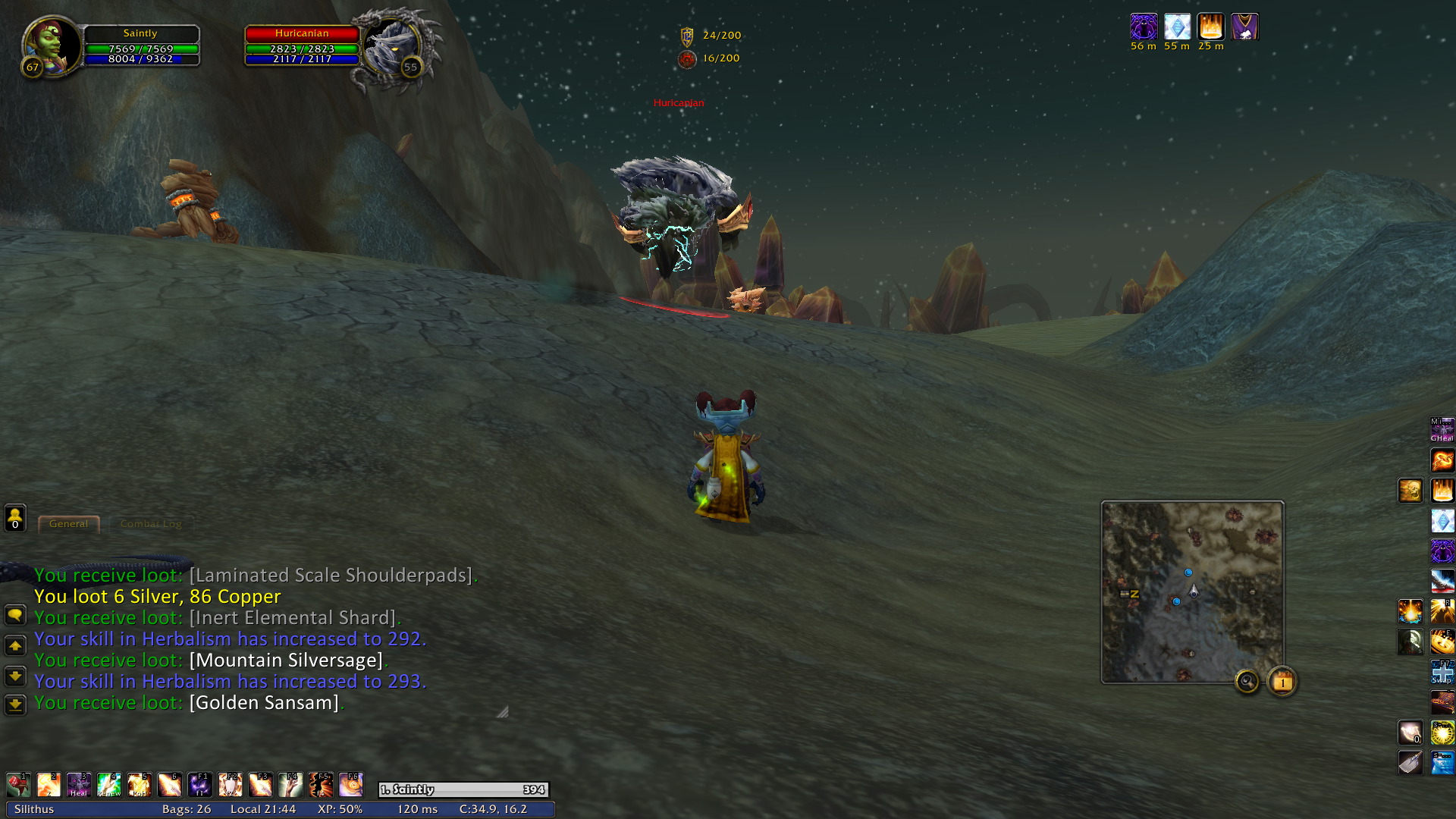
Task: Open the chat speech bubble menu
Action: [x=15, y=615]
